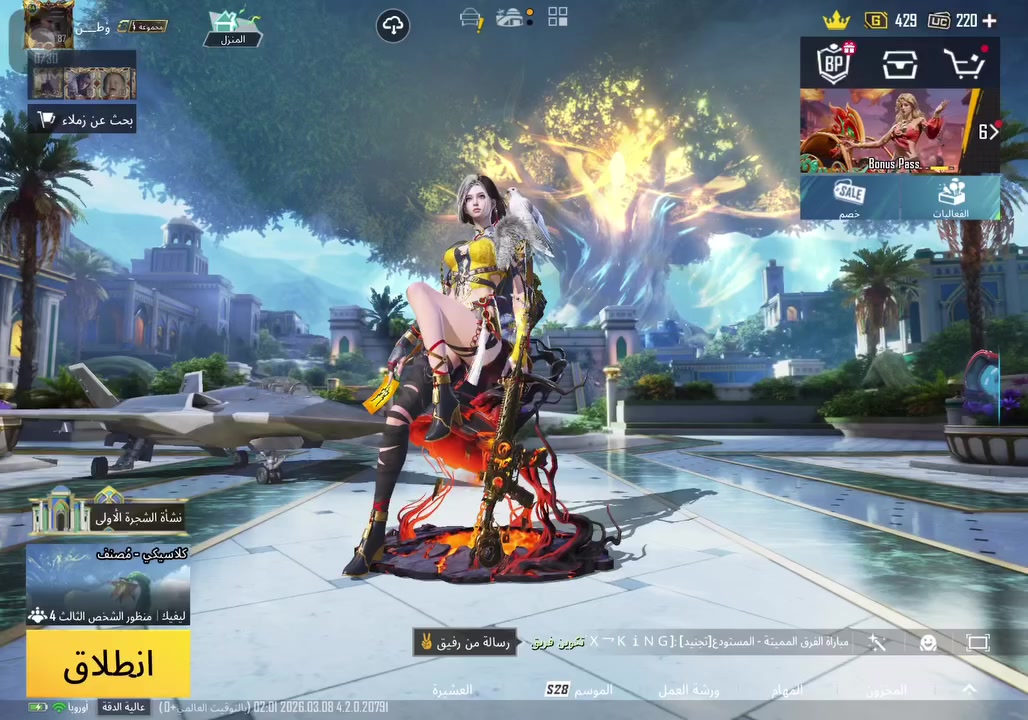The image size is (1028, 720).
Task: Open the four-squares grid menu icon
Action: pos(557,17)
